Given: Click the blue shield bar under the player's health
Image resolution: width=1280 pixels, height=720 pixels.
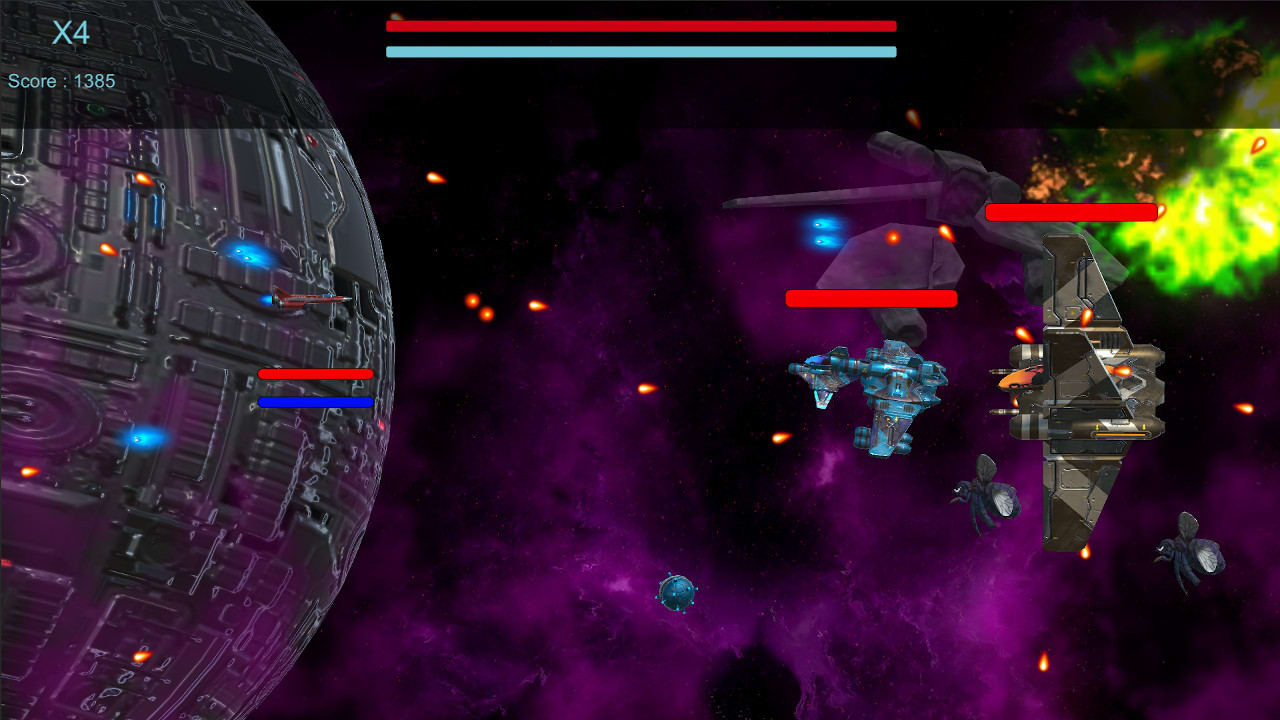Looking at the screenshot, I should [x=316, y=401].
